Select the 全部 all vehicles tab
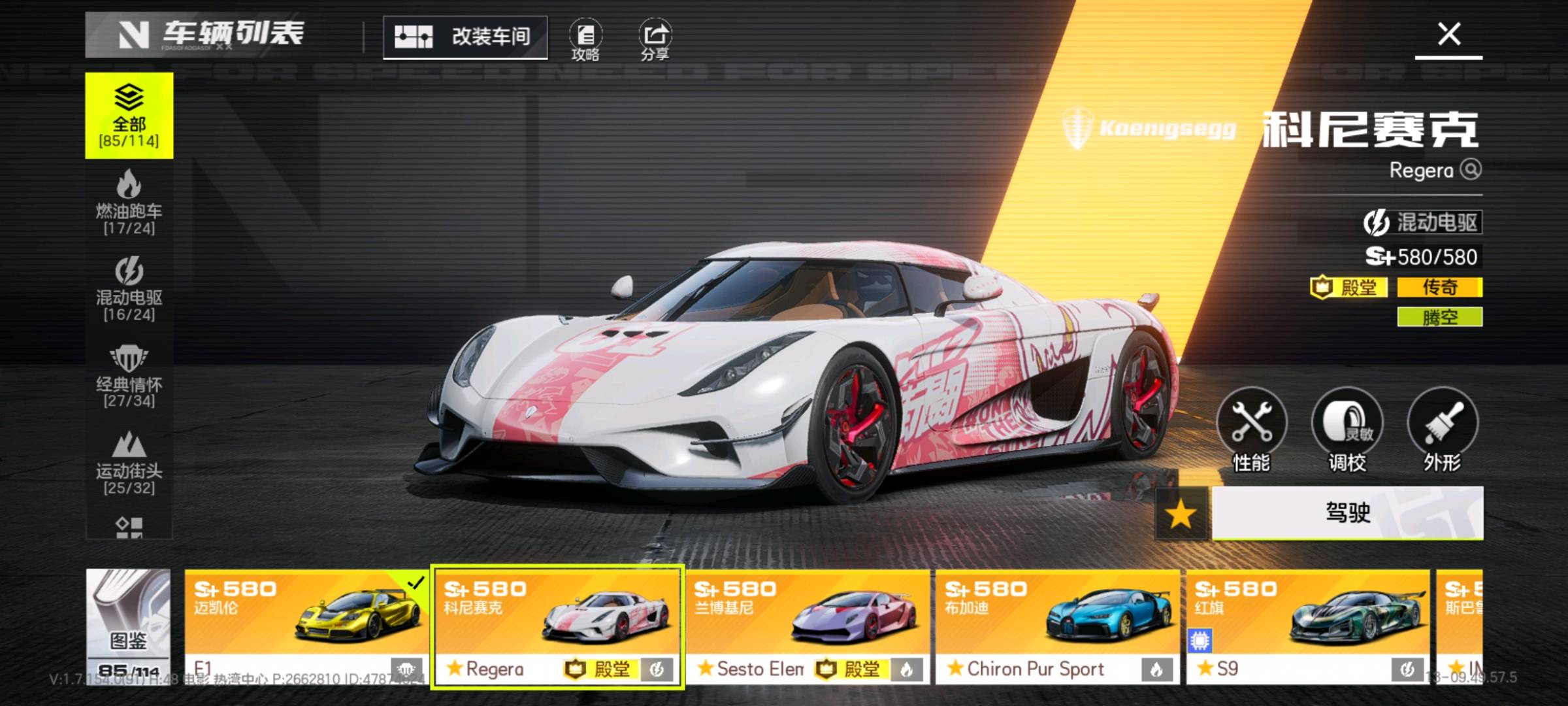Screen dimensions: 1568x706 click(129, 116)
